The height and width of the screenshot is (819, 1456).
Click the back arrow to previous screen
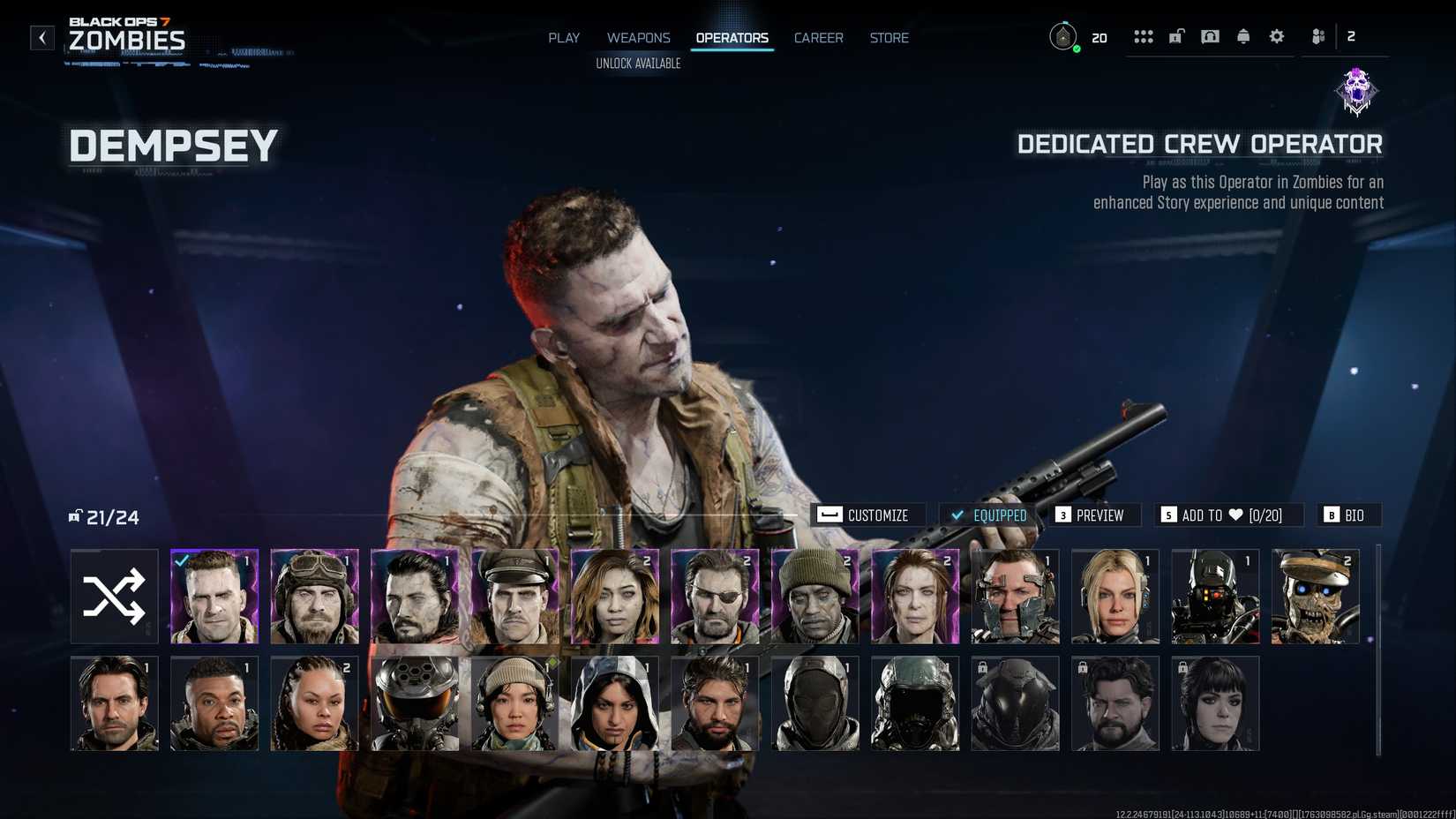pyautogui.click(x=41, y=37)
